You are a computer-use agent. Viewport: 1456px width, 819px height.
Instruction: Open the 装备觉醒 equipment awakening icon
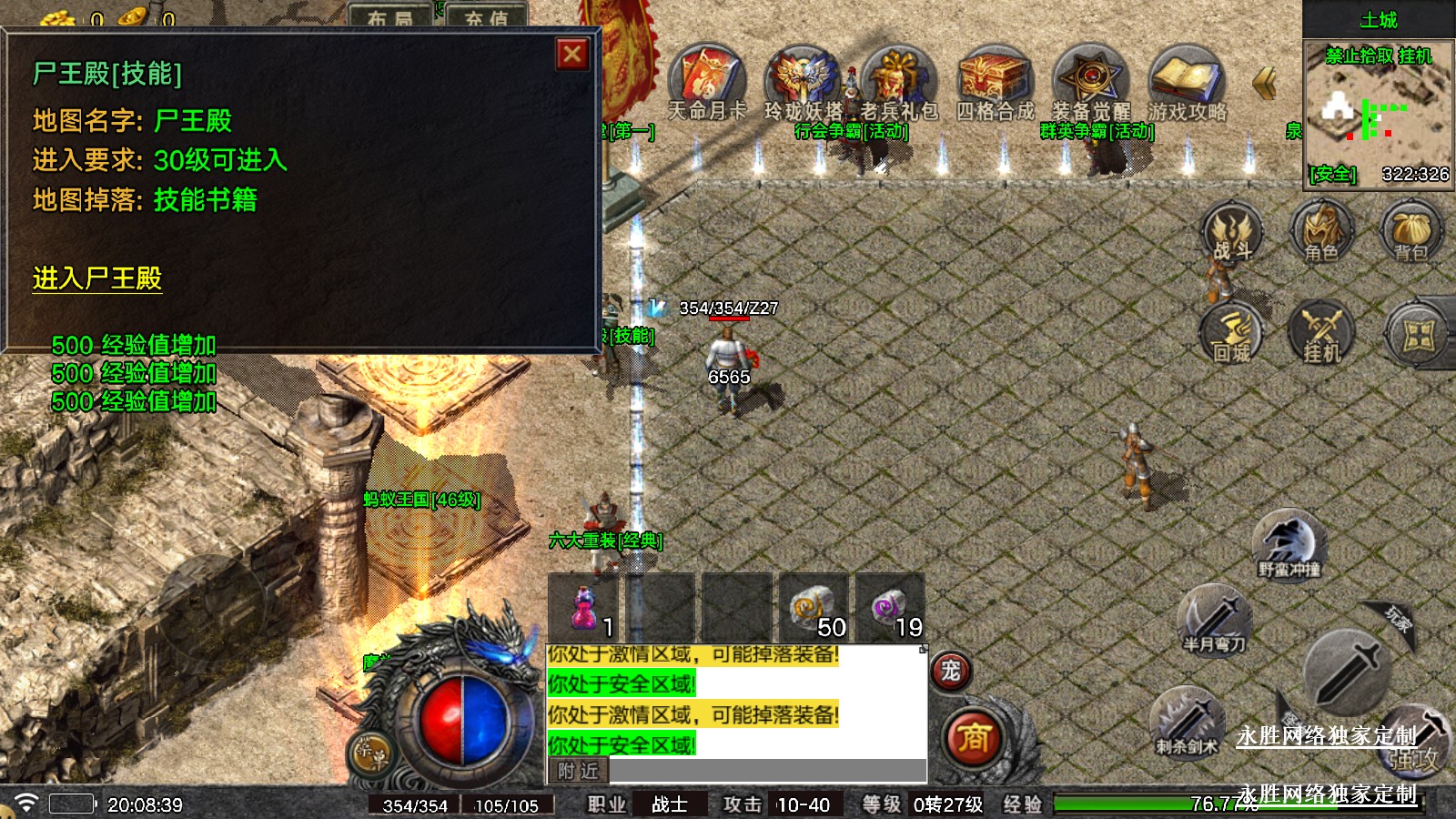pyautogui.click(x=1090, y=78)
